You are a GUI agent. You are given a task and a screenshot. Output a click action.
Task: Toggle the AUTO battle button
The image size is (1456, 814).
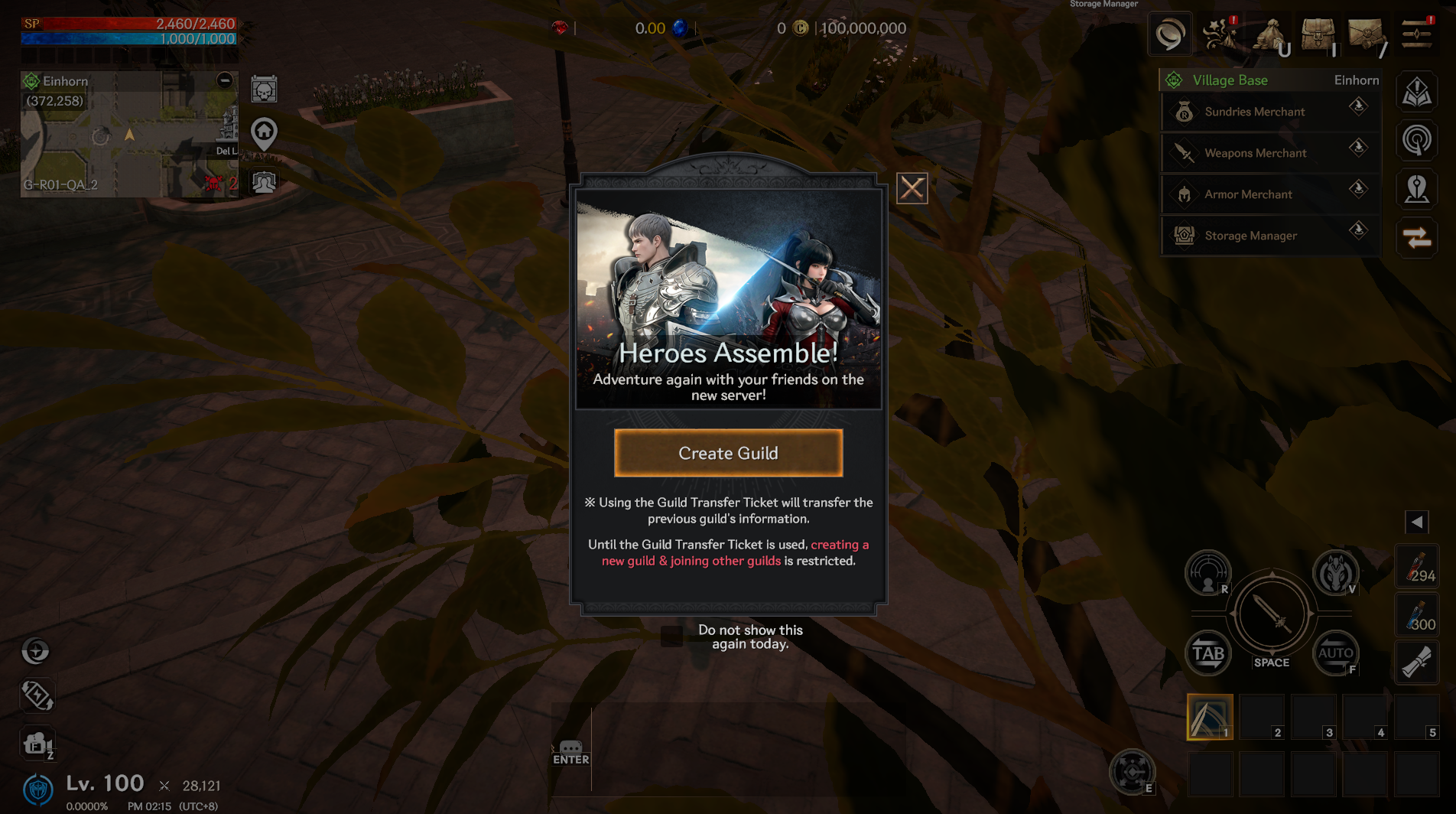point(1335,653)
